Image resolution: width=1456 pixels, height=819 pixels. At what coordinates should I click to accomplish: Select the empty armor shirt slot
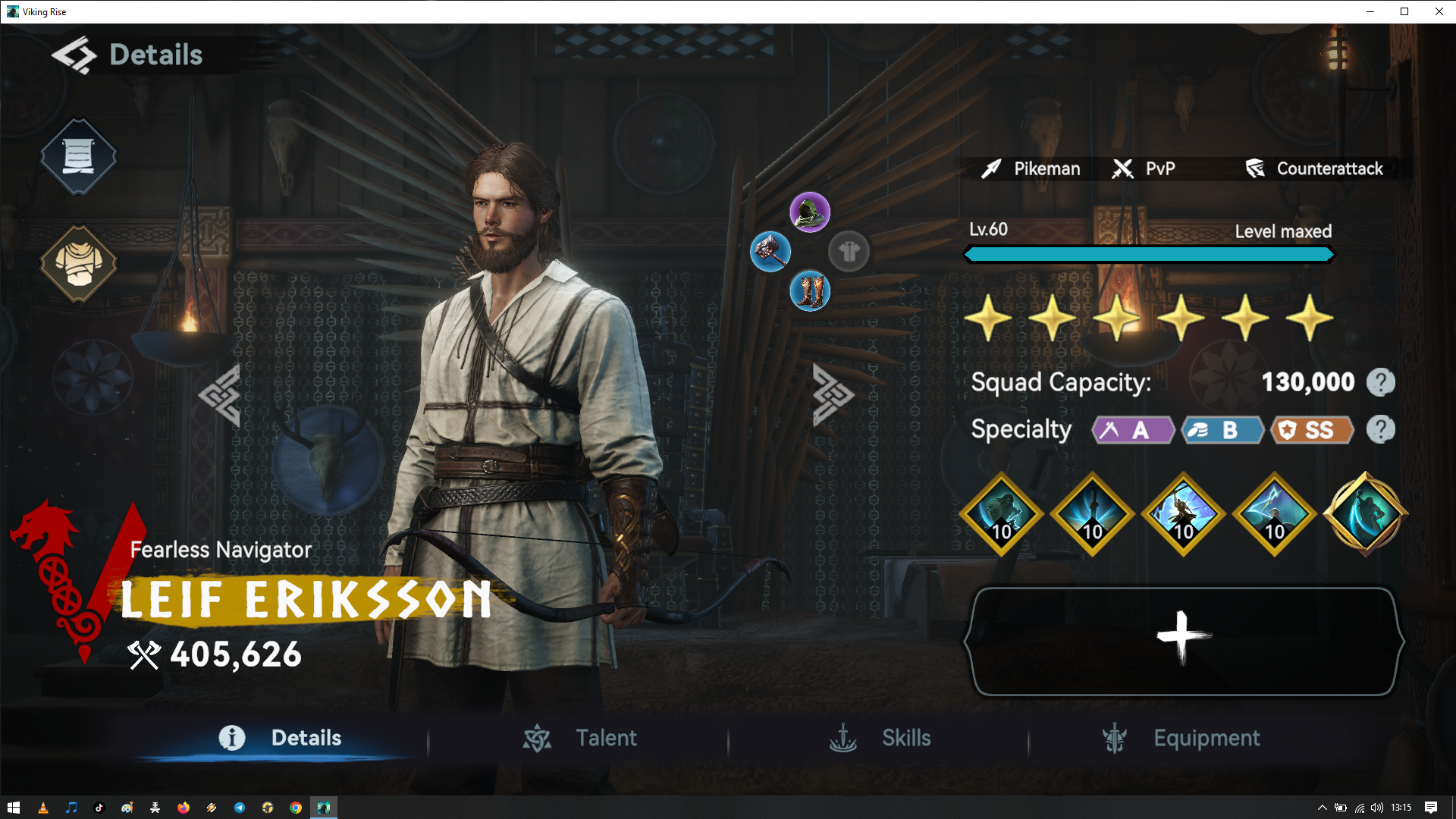click(x=849, y=251)
